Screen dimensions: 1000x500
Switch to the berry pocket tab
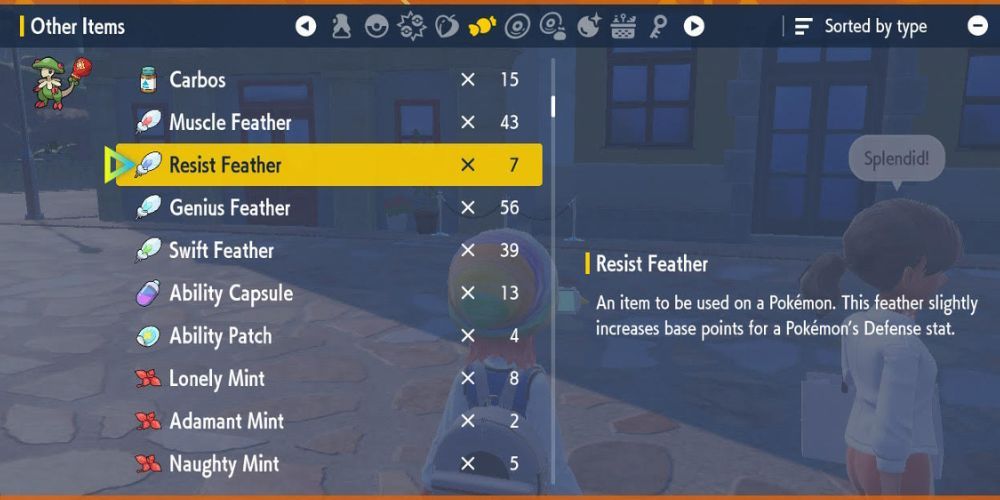446,26
